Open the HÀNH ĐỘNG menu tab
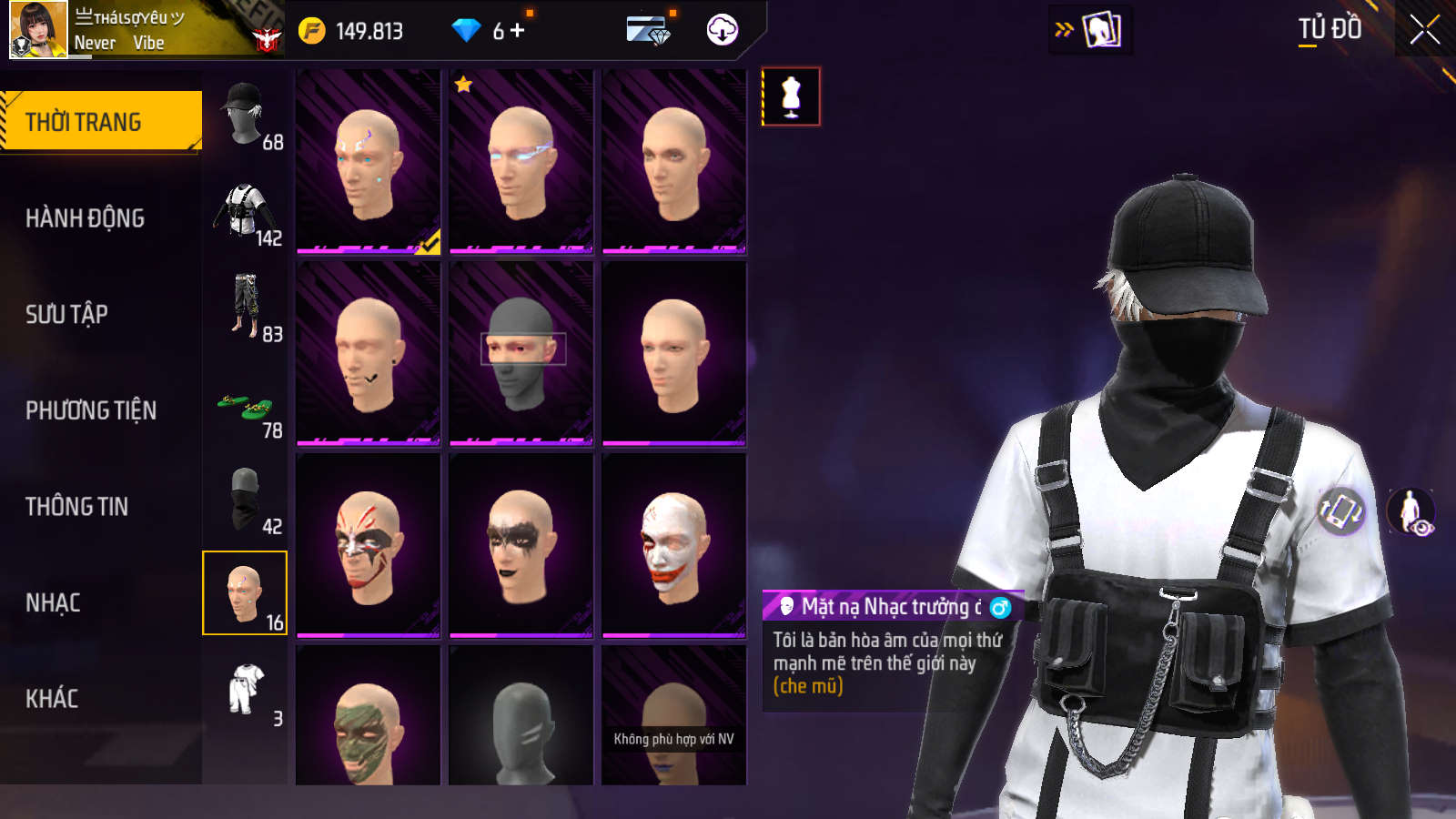This screenshot has height=819, width=1456. tap(85, 218)
